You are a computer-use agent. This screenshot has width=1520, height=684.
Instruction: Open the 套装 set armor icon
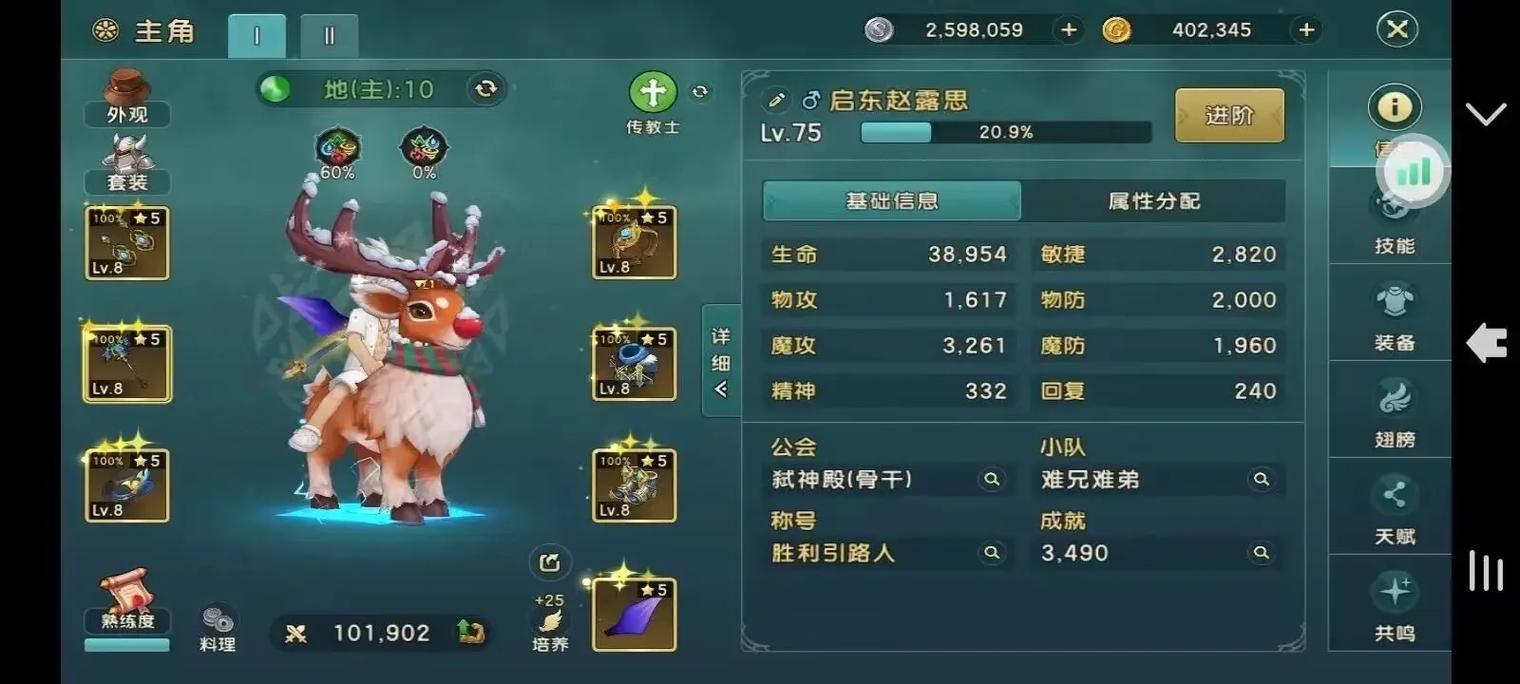tap(127, 164)
